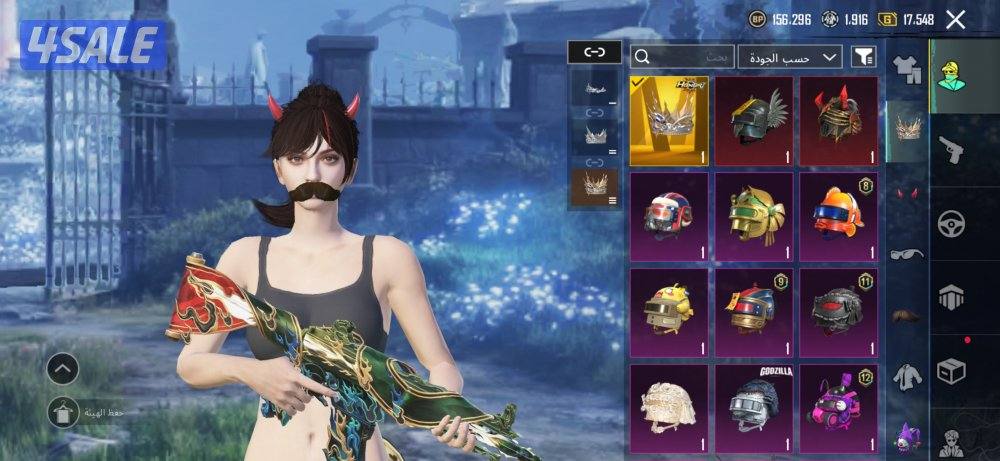Close the inventory screen
The width and height of the screenshot is (1000, 461).
point(956,19)
